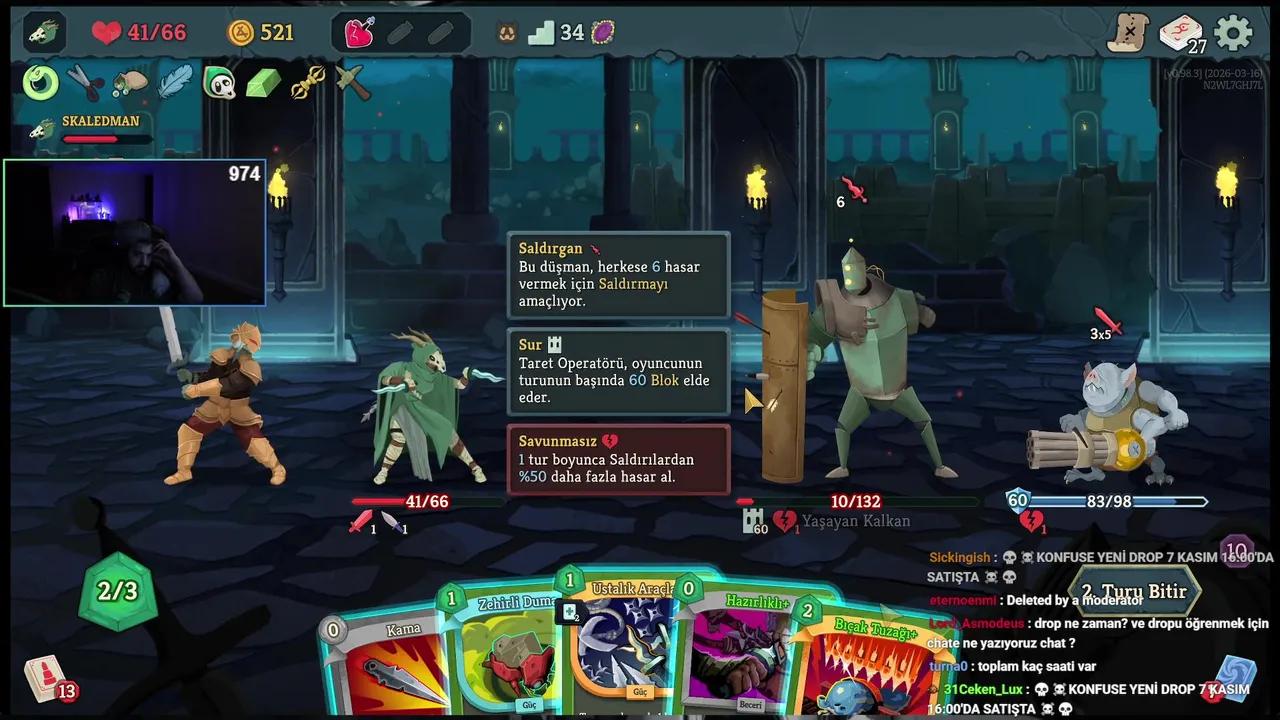Open the discard pile at bottom right
The width and height of the screenshot is (1280, 720).
point(1235,678)
